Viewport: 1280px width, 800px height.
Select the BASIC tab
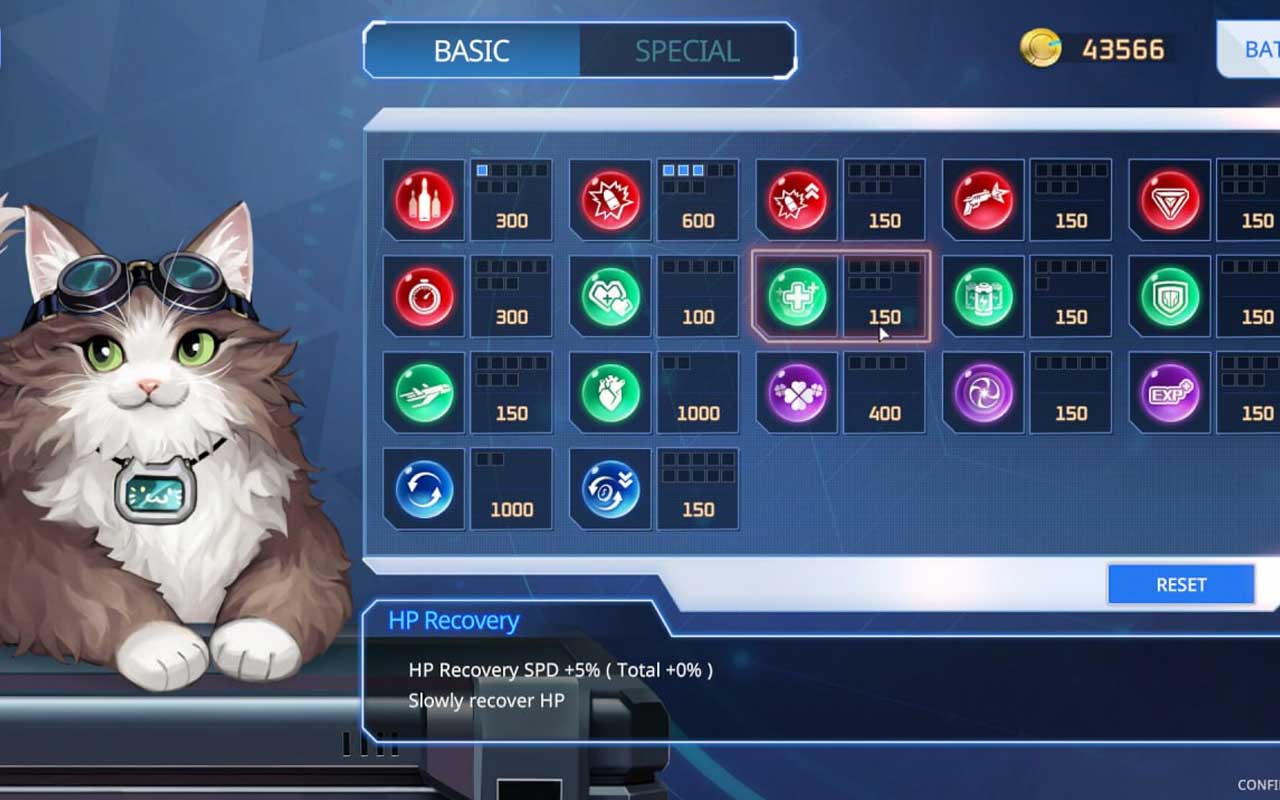click(x=472, y=51)
